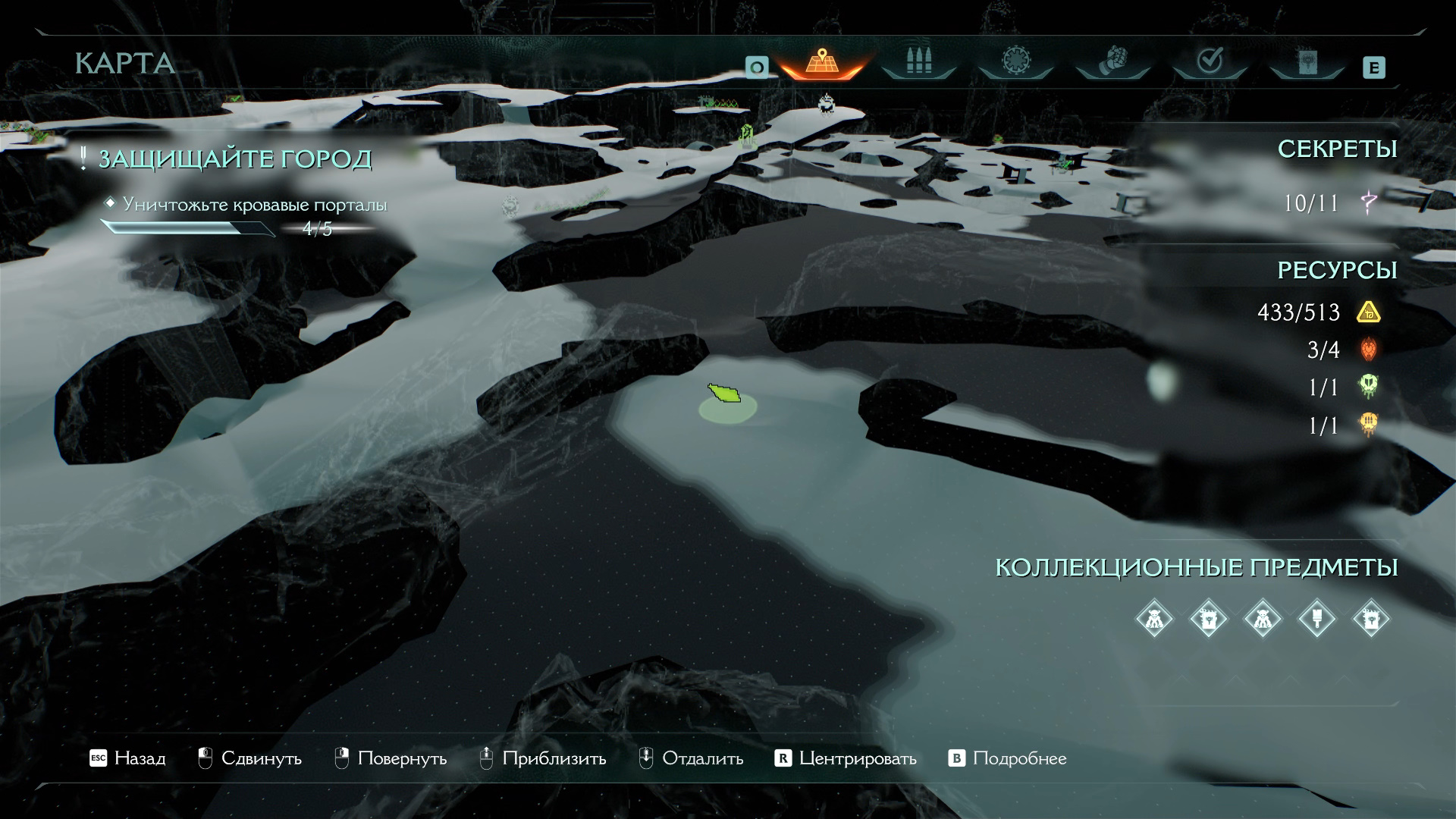Click the white marker on upper plateau
Viewport: 1456px width, 819px height.
pos(825,104)
